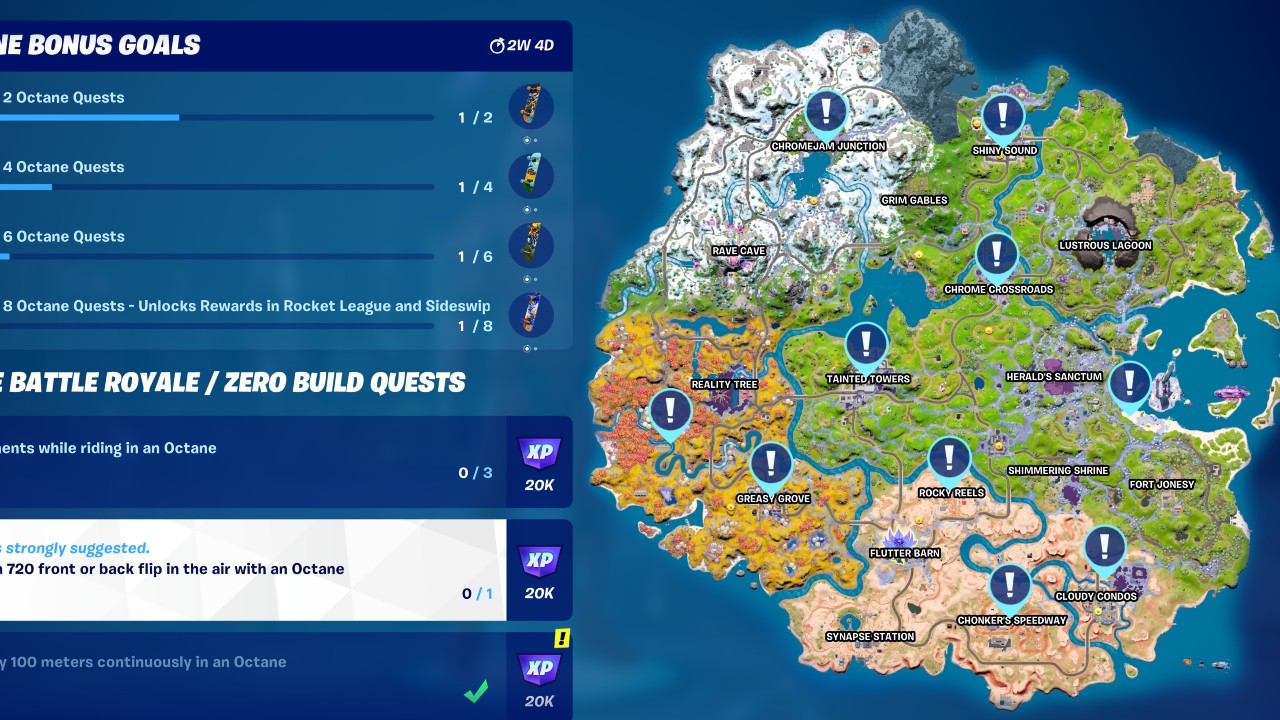Viewport: 1280px width, 720px height.
Task: Open the quest marker near Greasy Grove
Action: point(770,464)
